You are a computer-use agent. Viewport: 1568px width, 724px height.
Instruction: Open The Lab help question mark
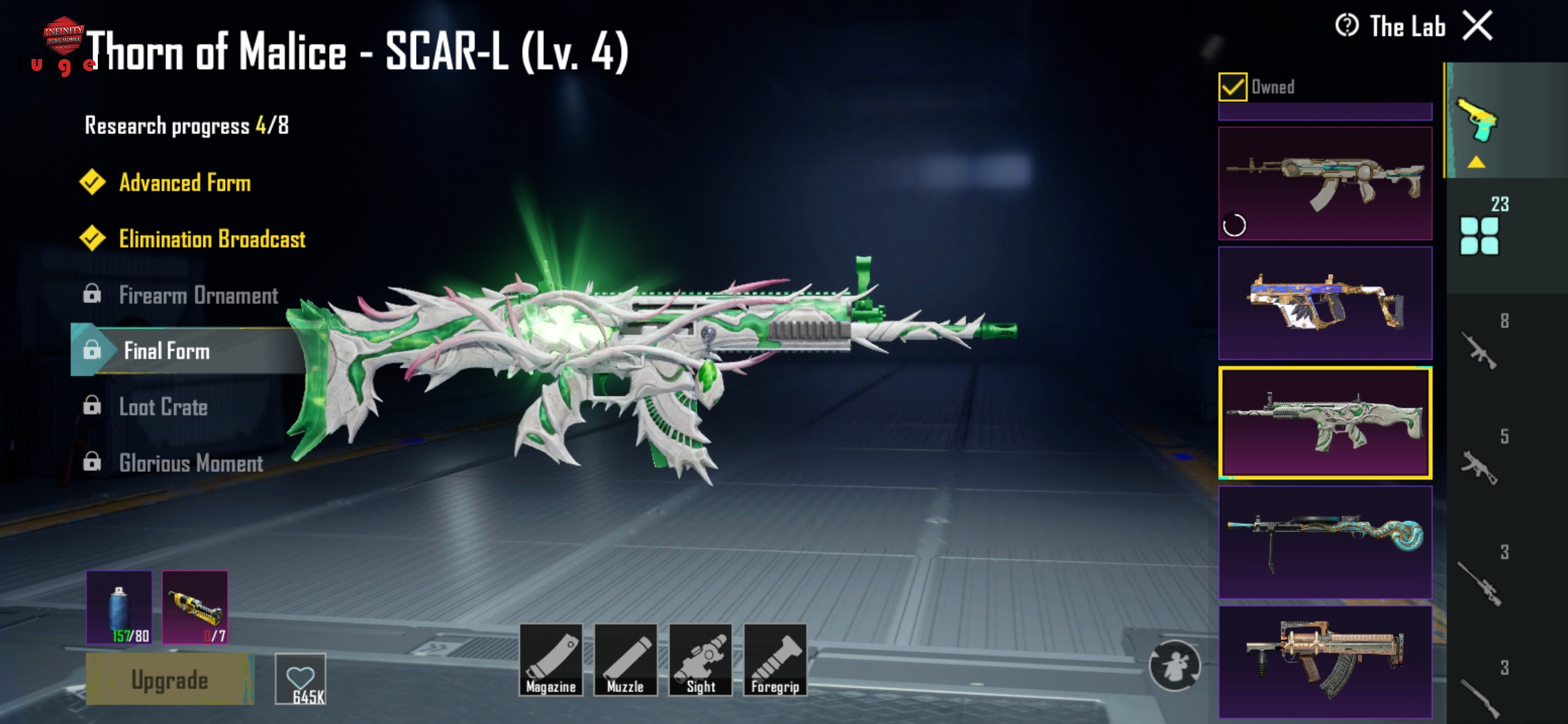[x=1346, y=26]
